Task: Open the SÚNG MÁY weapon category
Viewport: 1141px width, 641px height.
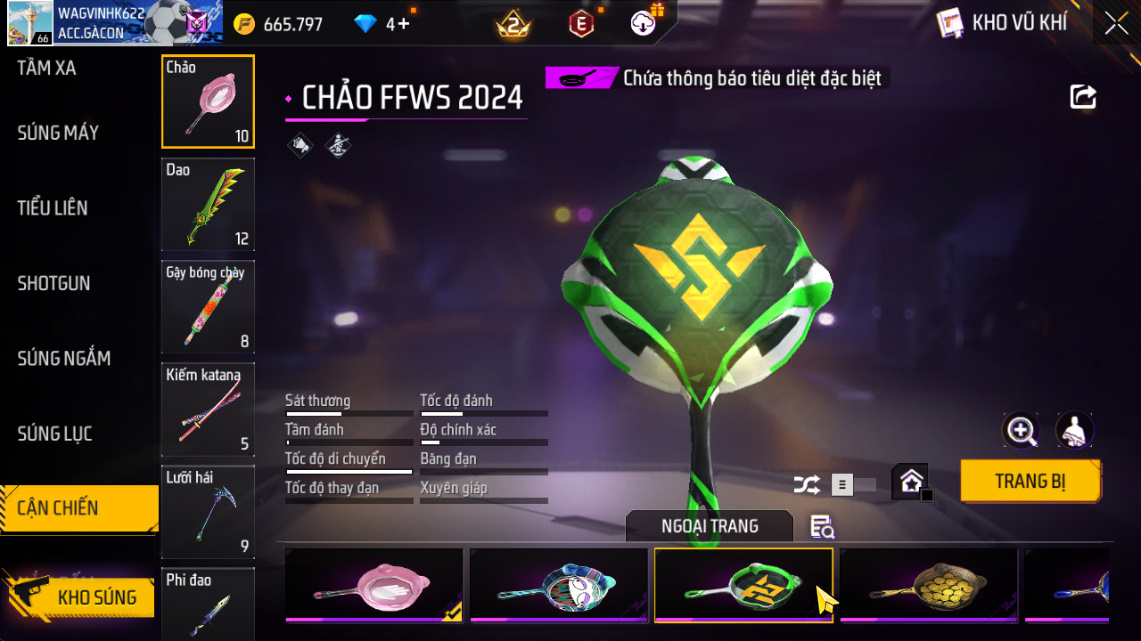Action: click(58, 133)
